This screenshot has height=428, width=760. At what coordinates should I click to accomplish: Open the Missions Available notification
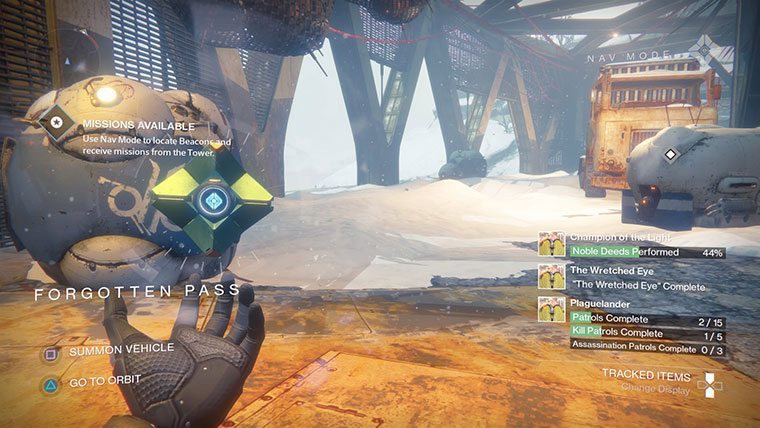[x=139, y=127]
